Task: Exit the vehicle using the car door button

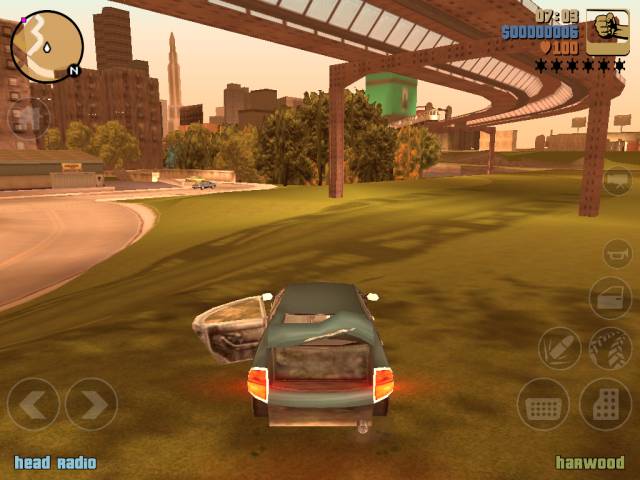Action: click(609, 298)
